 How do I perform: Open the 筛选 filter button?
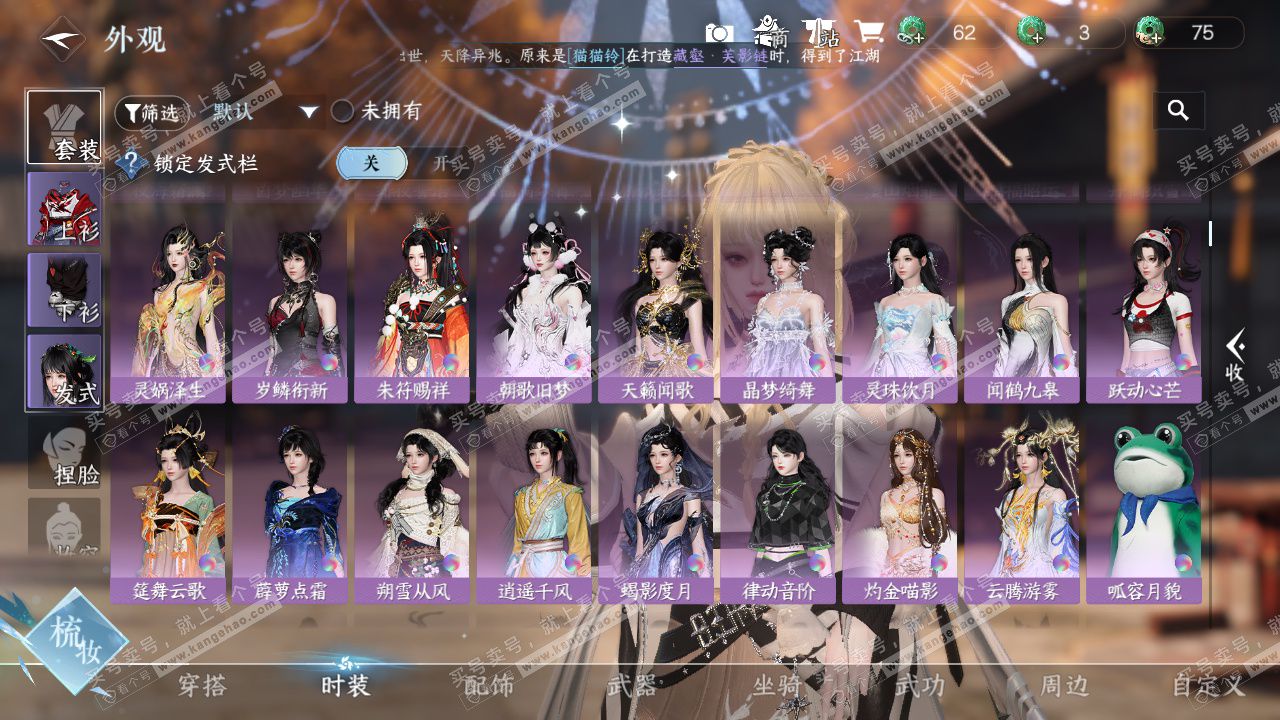[151, 112]
